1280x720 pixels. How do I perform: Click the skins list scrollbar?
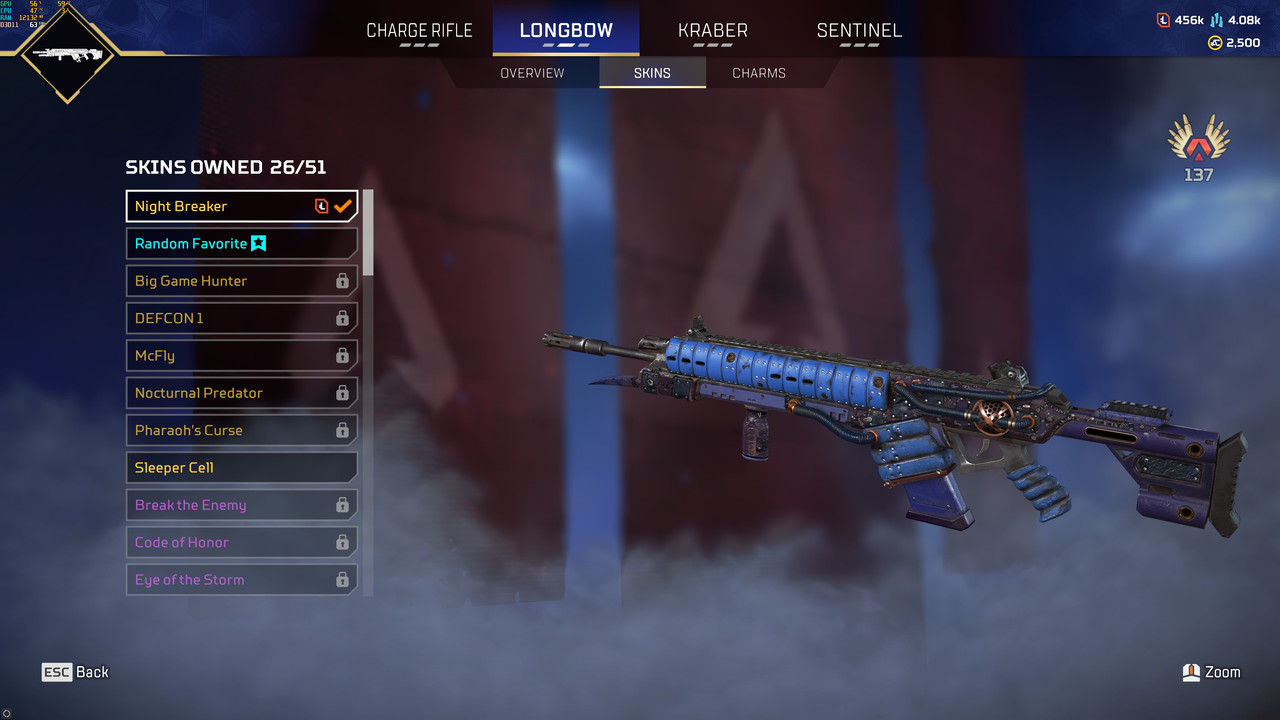pos(368,232)
